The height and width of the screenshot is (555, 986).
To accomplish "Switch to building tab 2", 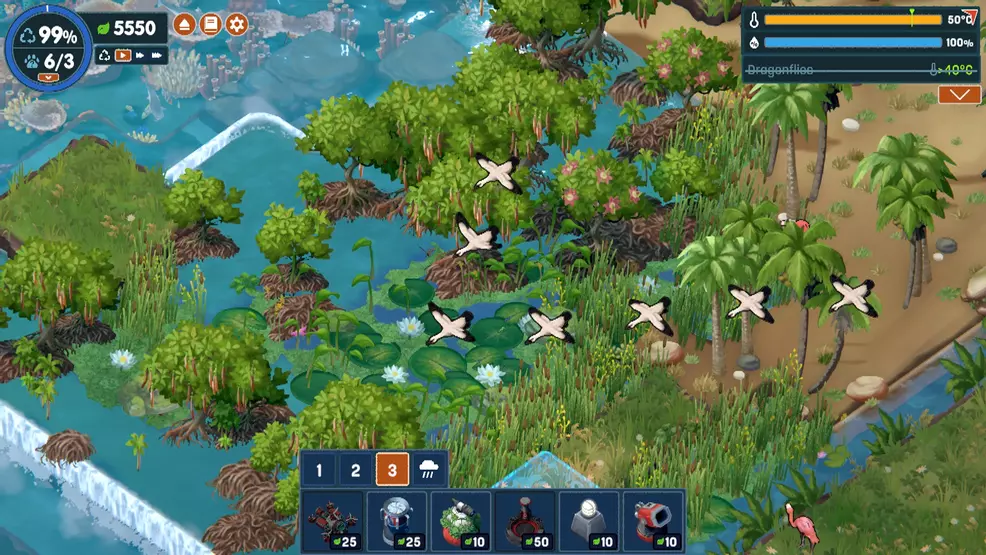I will point(355,470).
